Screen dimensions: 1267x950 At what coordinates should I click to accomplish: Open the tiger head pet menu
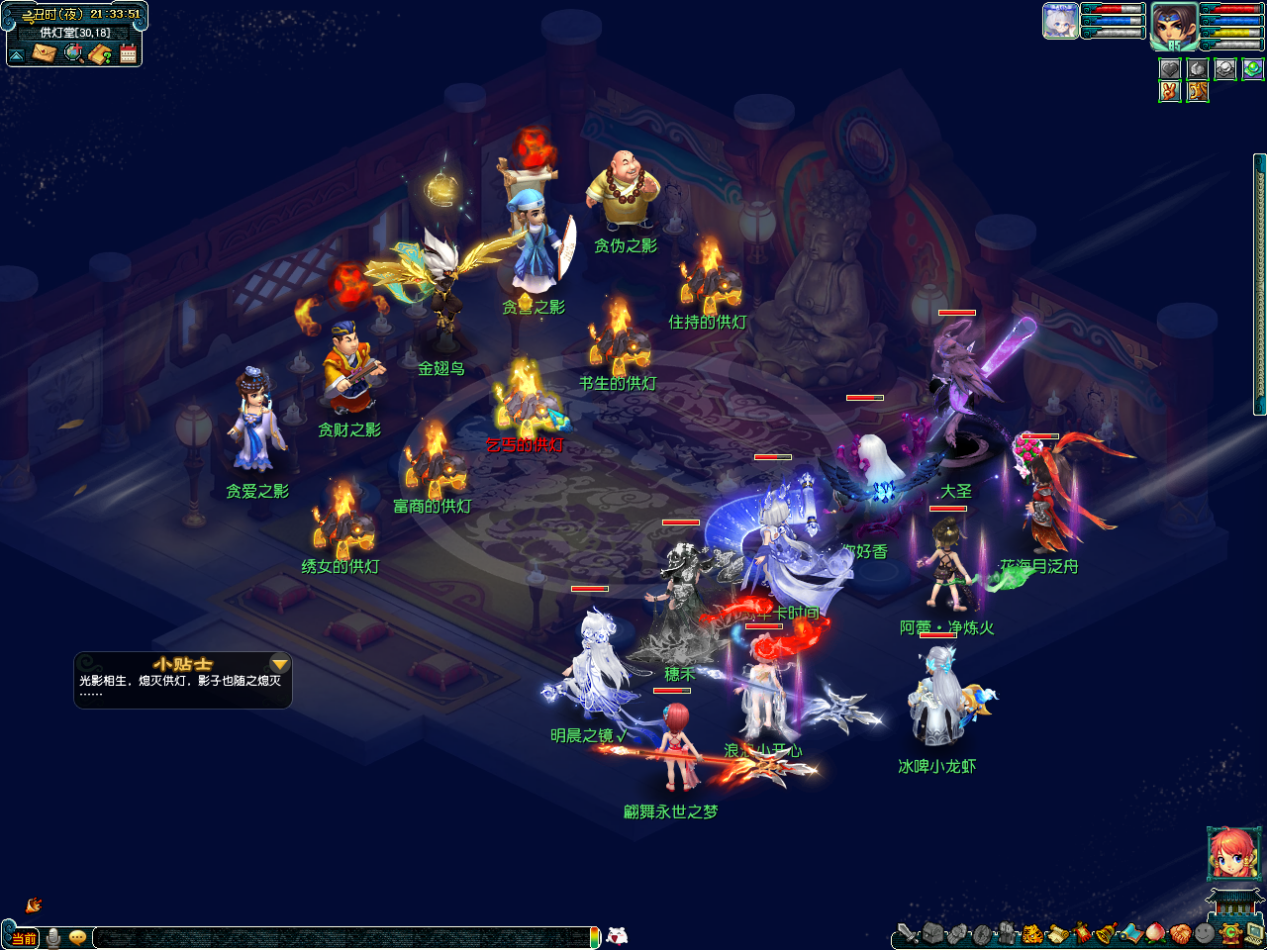[1031, 935]
